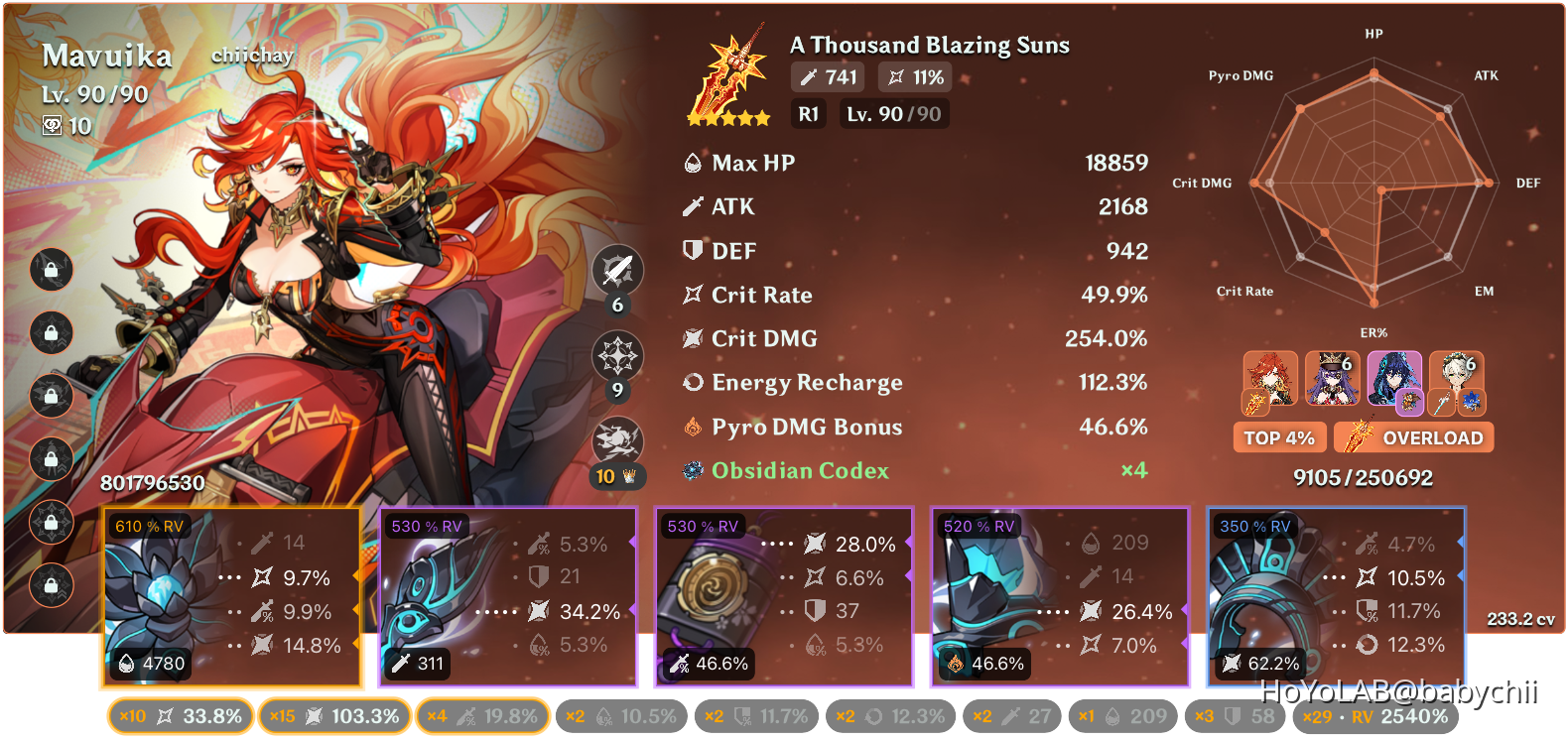The image size is (1568, 741).
Task: Click the ×15 Crit DMG 103.3% summary chip
Action: coord(334,715)
